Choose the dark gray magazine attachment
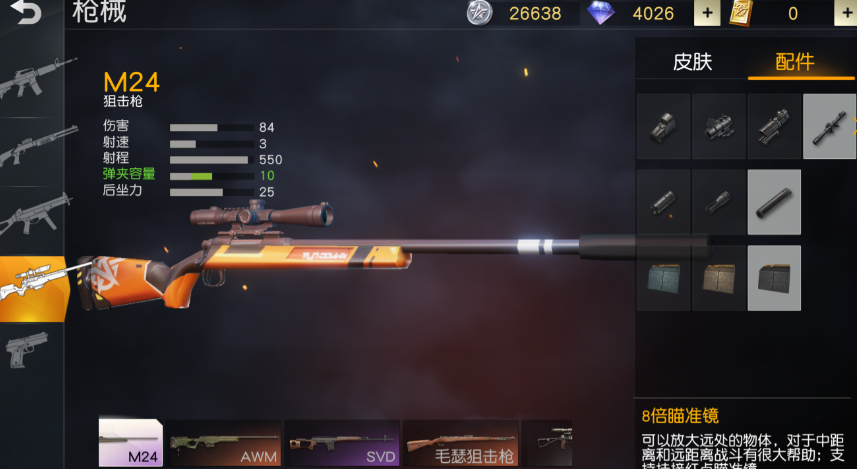857x469 pixels. click(x=774, y=277)
